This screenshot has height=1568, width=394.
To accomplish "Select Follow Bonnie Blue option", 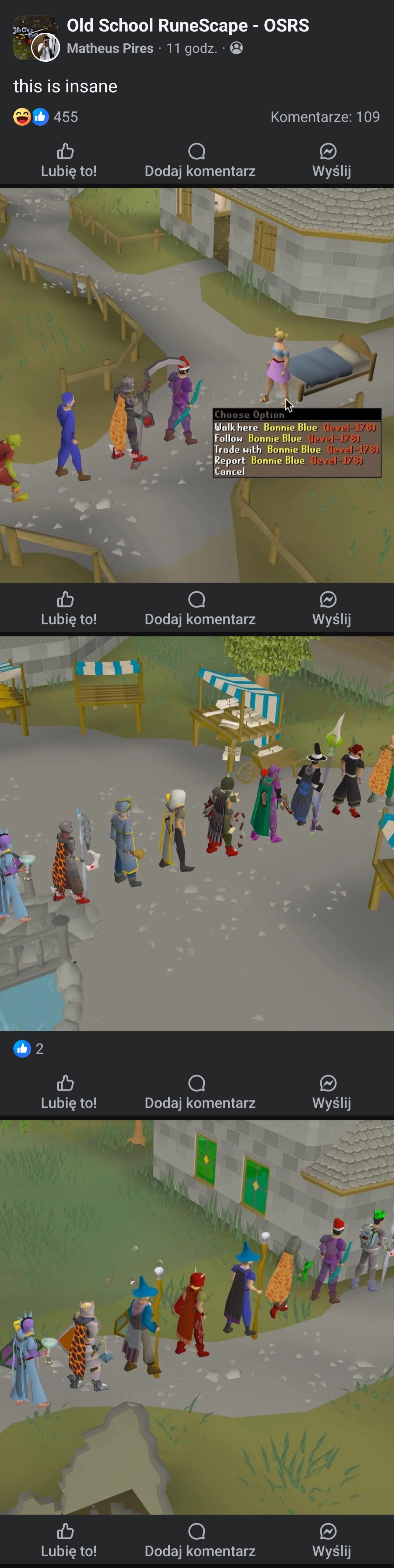I will click(286, 438).
